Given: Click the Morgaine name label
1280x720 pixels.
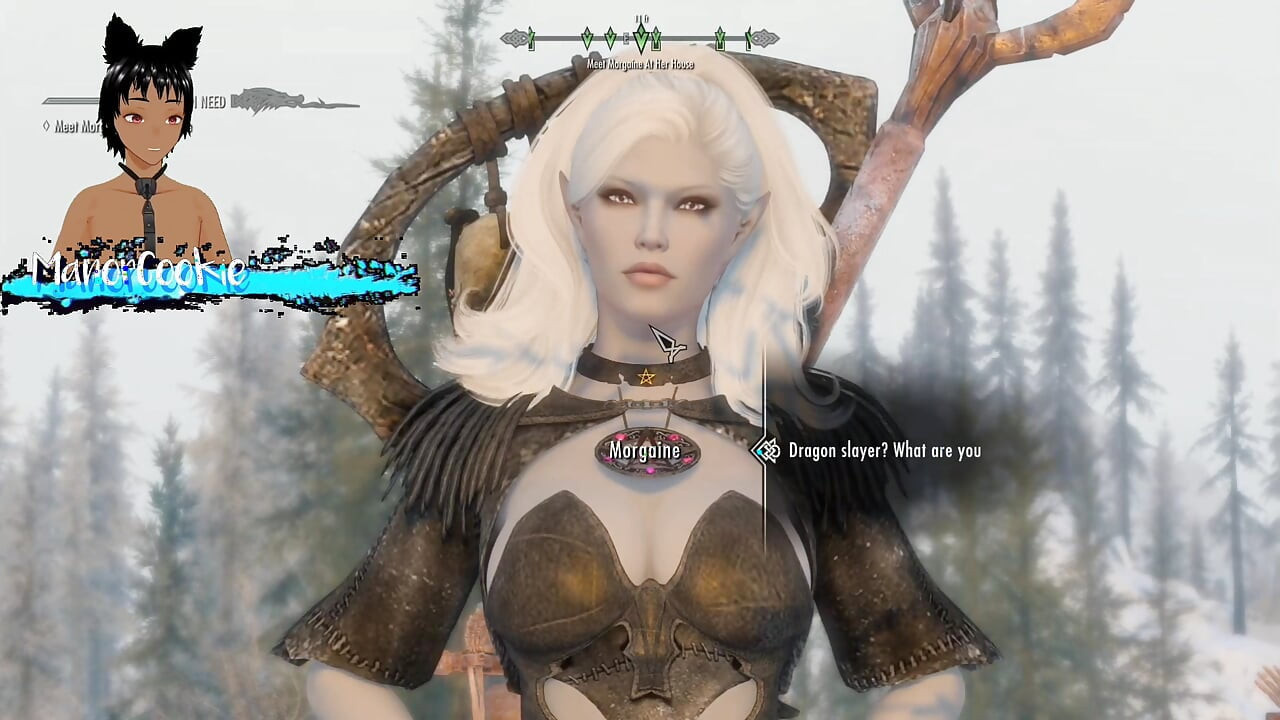Looking at the screenshot, I should (x=644, y=452).
